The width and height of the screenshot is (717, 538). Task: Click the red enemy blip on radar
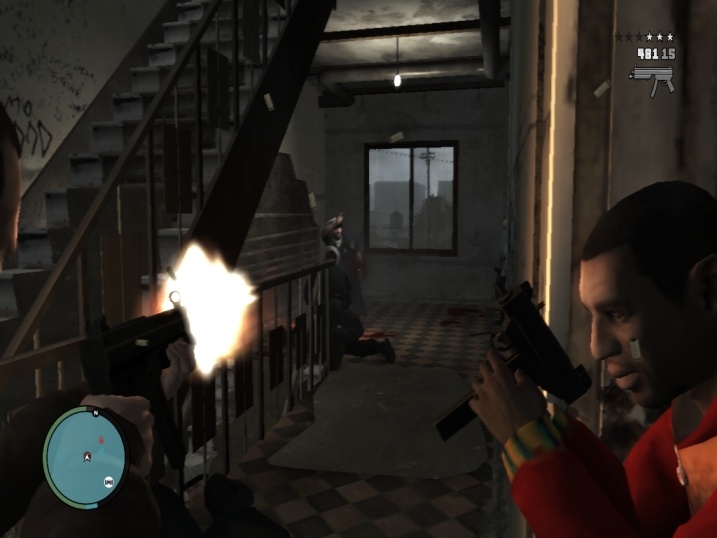click(x=101, y=439)
